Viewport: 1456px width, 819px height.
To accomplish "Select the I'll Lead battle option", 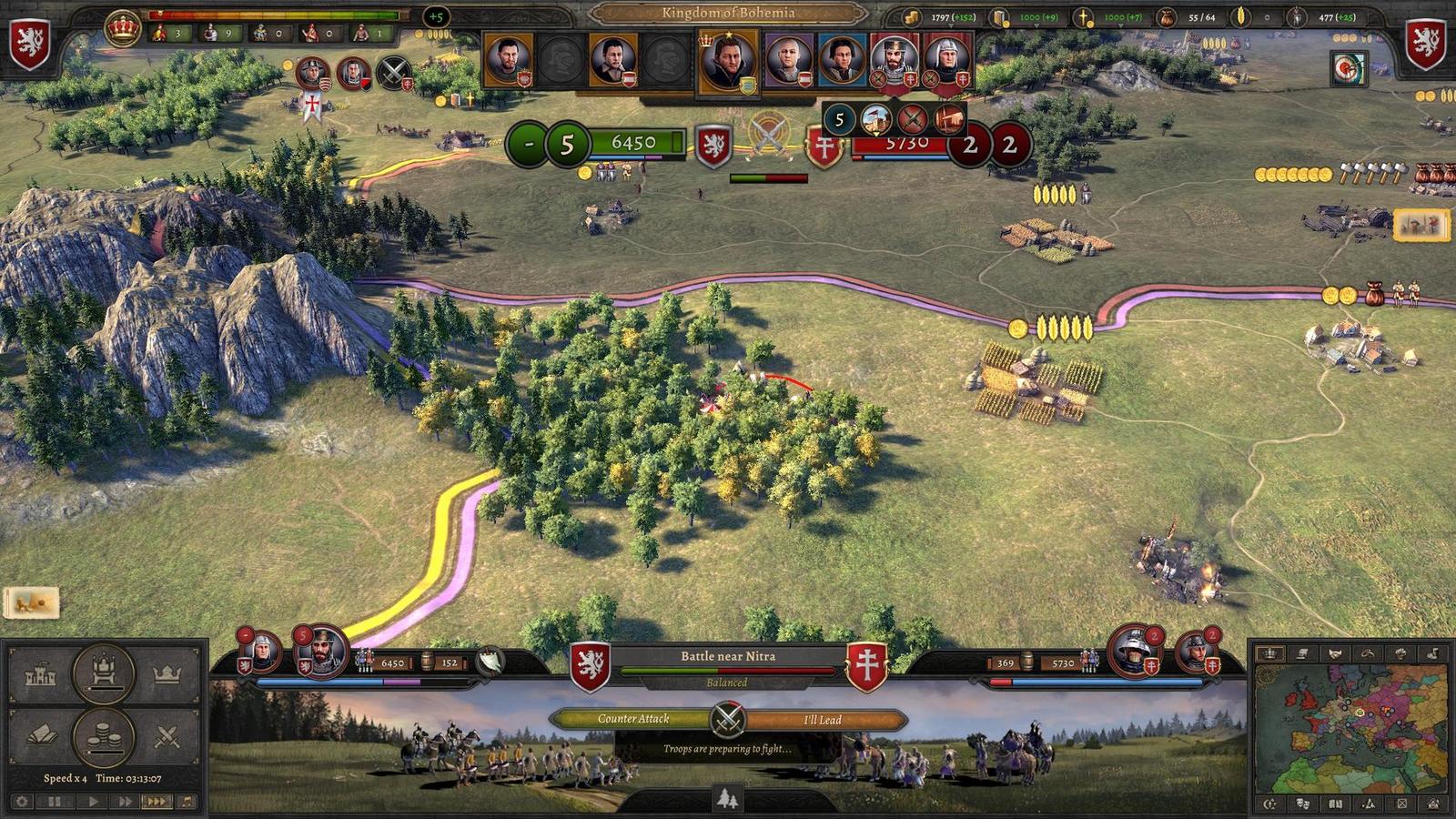I will [x=822, y=720].
